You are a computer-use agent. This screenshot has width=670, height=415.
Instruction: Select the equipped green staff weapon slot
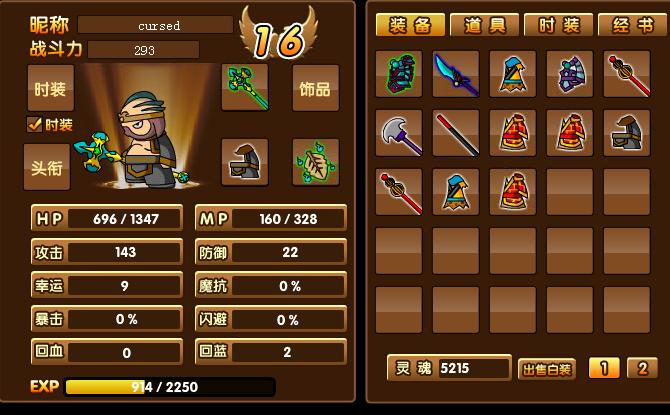tap(244, 88)
